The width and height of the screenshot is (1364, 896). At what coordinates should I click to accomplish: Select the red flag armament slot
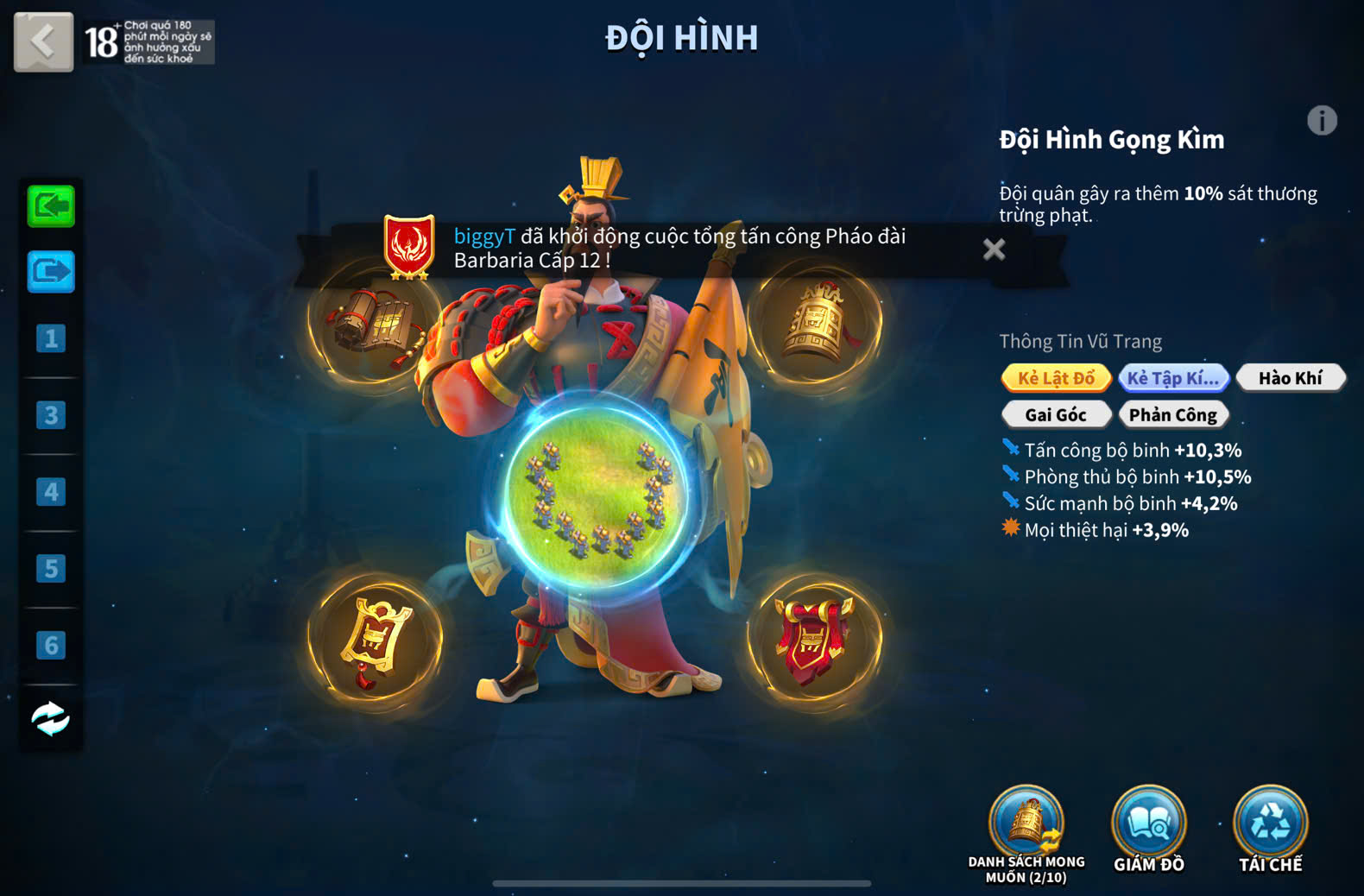tap(815, 640)
